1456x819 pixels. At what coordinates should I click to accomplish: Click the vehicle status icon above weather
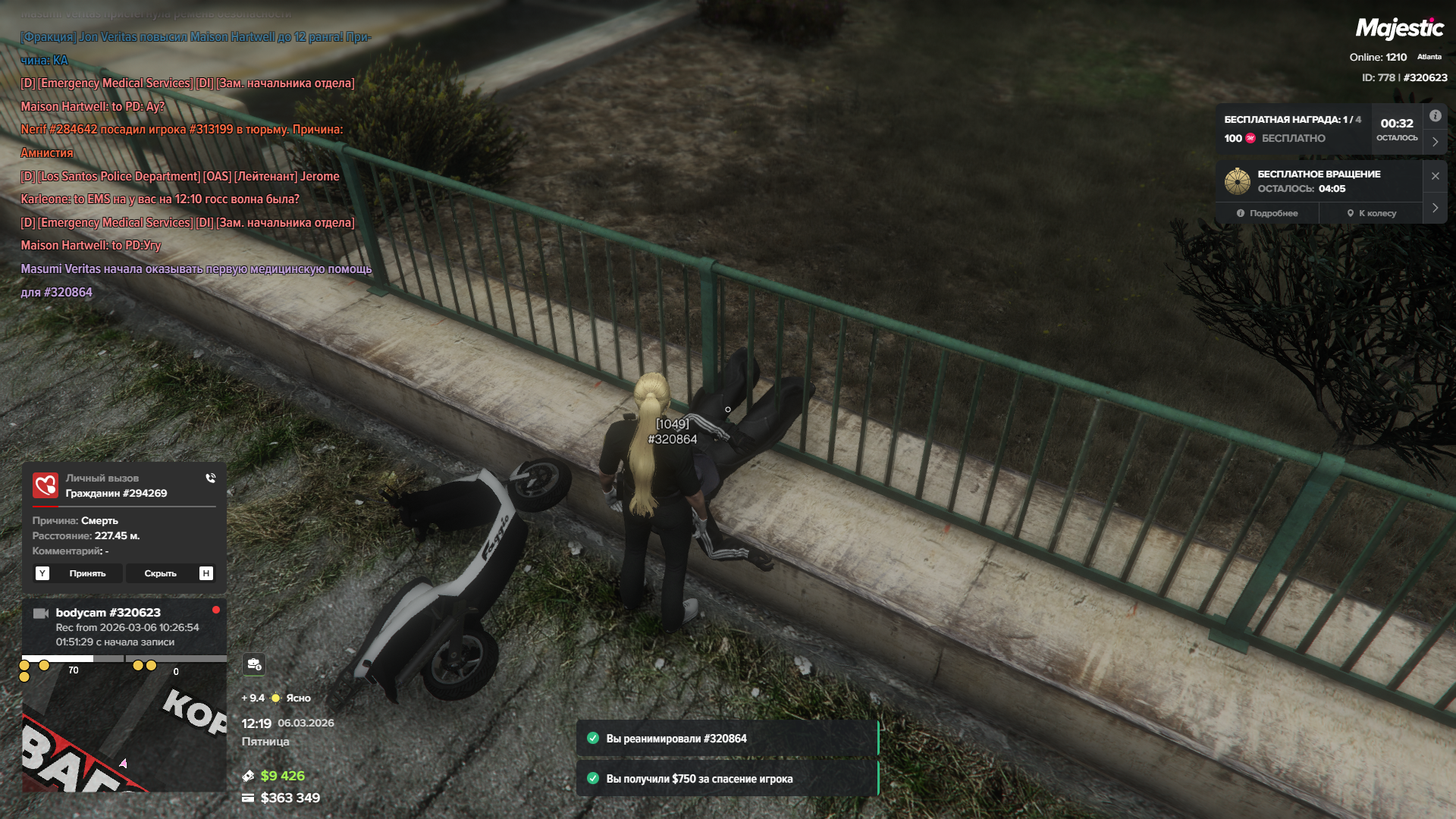tap(254, 664)
